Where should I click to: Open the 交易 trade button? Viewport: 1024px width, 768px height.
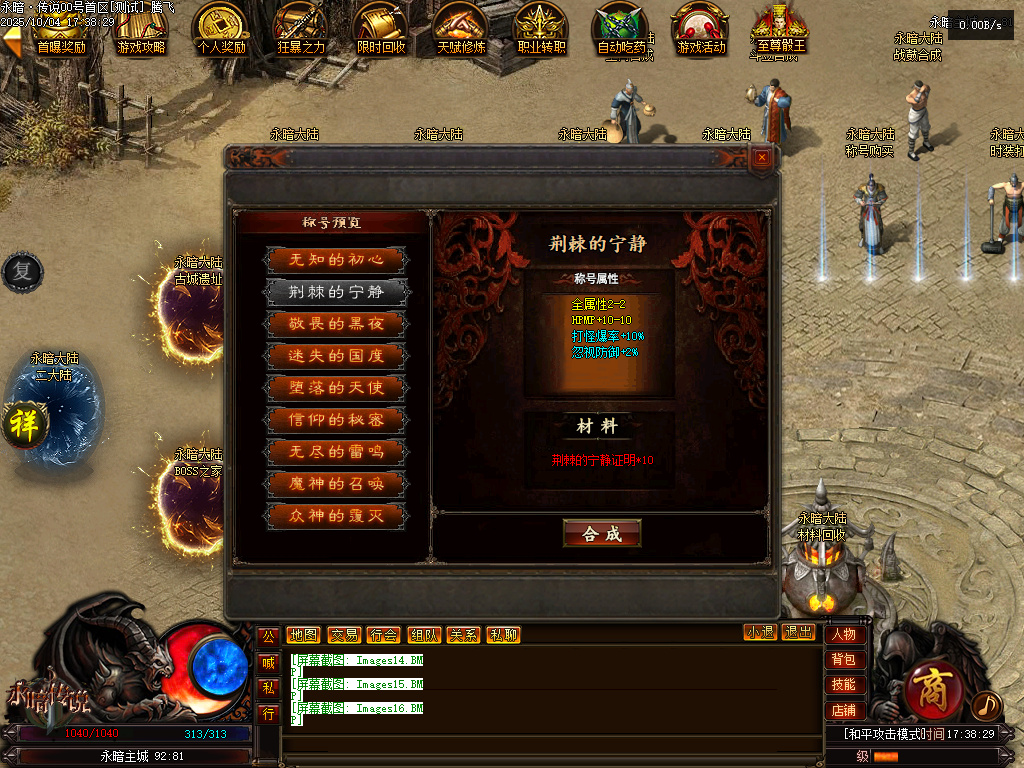point(343,635)
